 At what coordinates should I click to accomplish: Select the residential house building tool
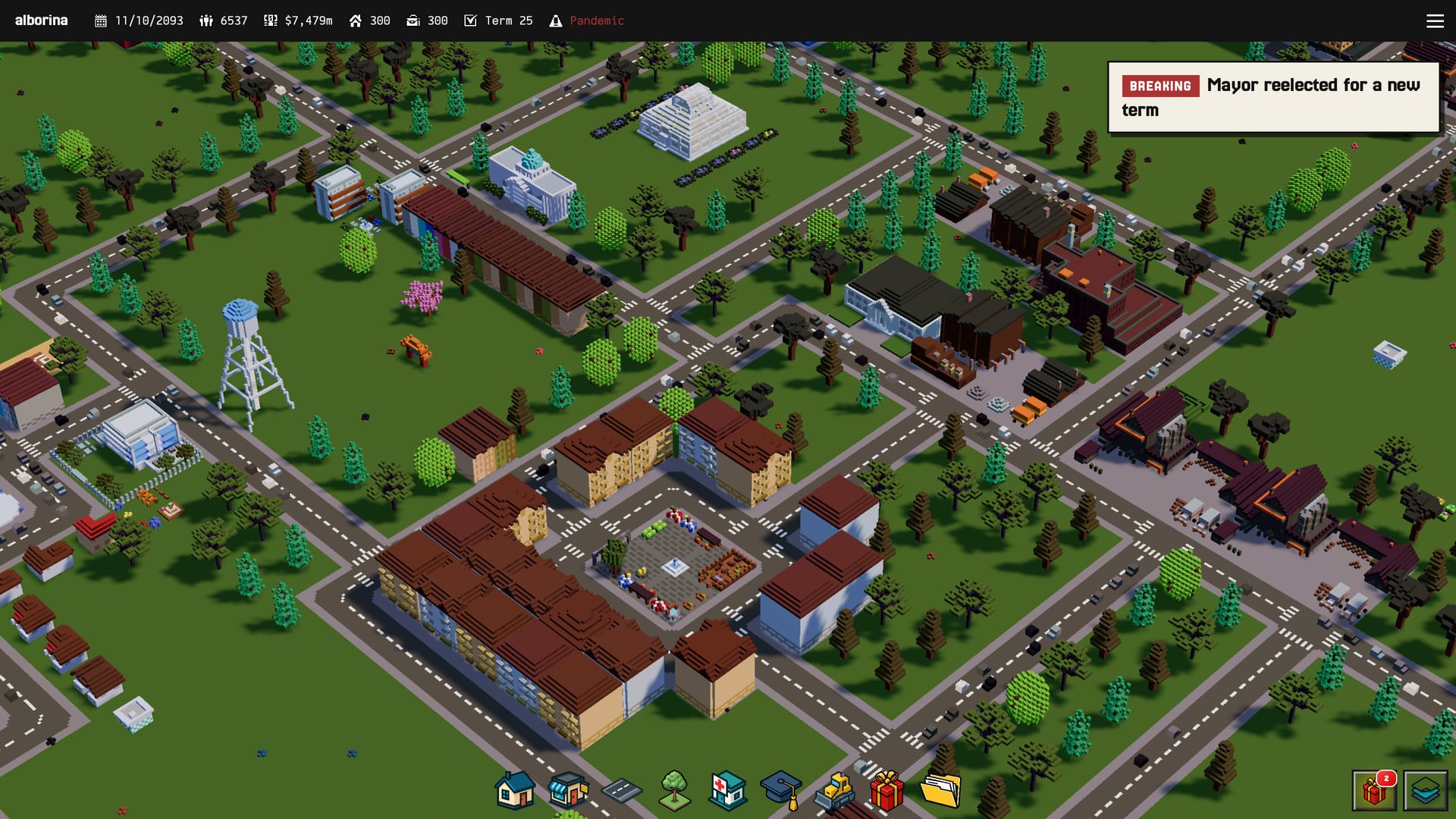coord(513,791)
